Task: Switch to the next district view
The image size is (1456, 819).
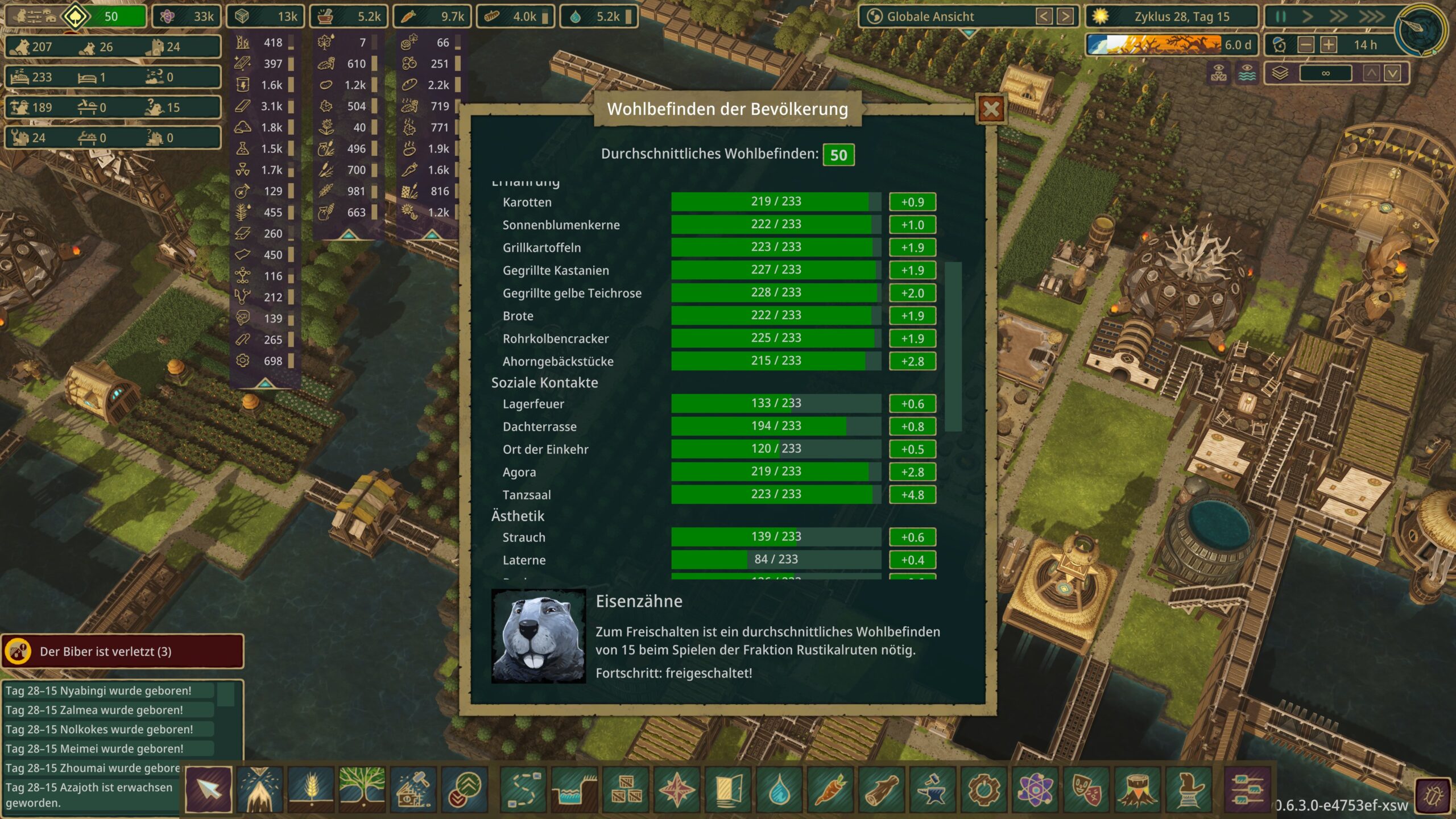Action: point(1065,16)
